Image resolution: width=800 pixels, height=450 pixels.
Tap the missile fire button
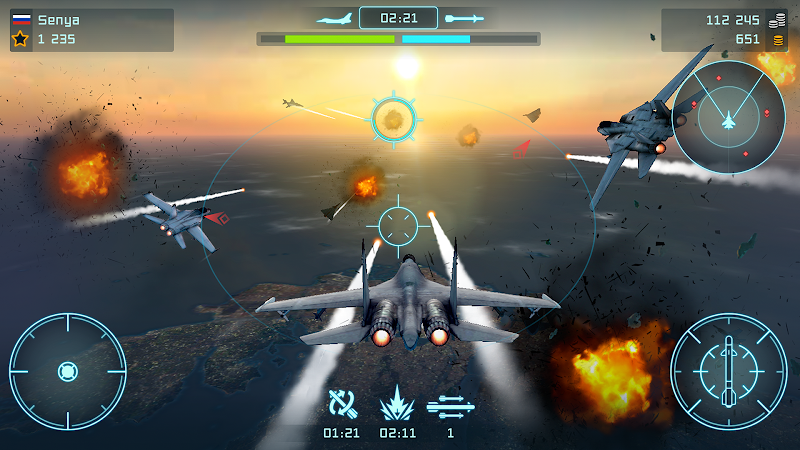729,372
